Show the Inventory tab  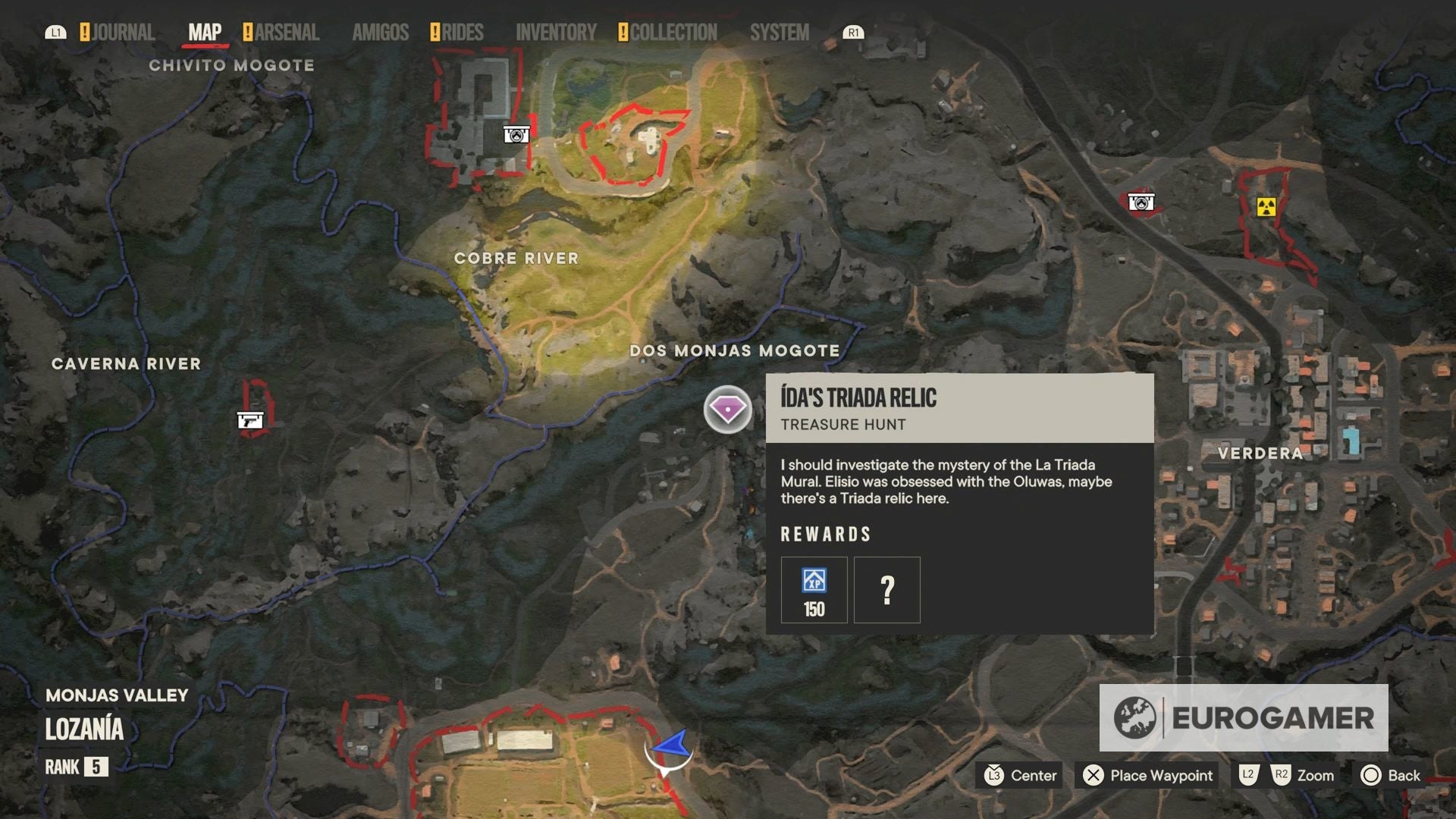(556, 33)
